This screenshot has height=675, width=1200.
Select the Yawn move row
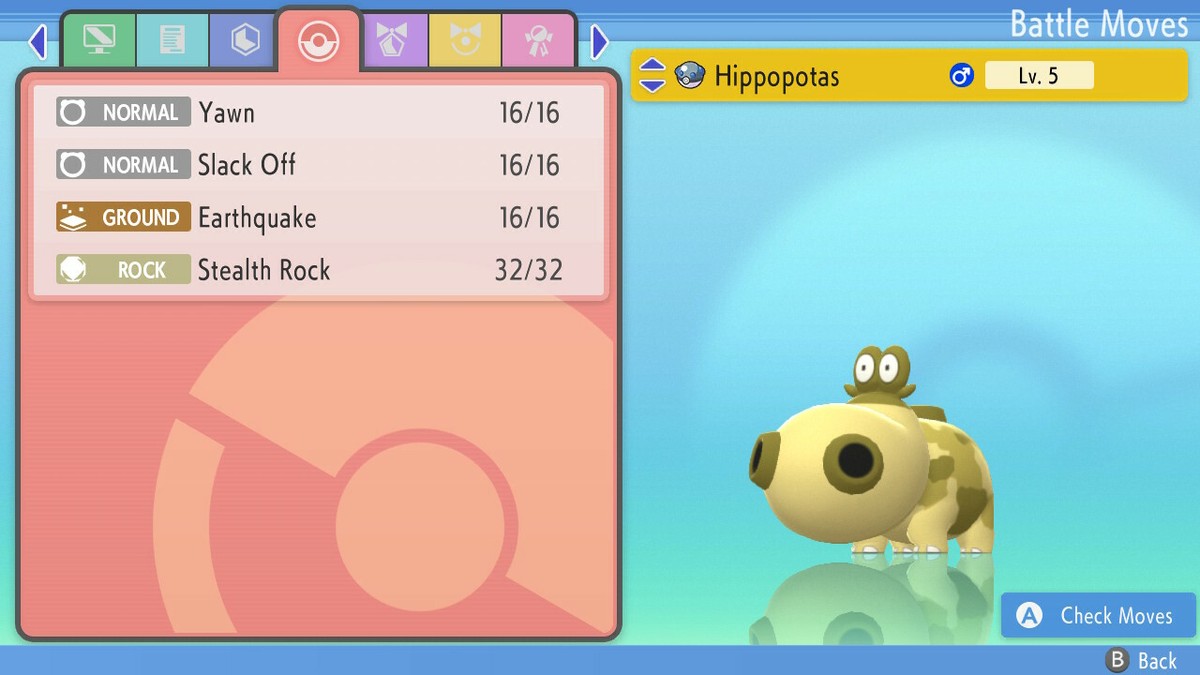tap(318, 112)
